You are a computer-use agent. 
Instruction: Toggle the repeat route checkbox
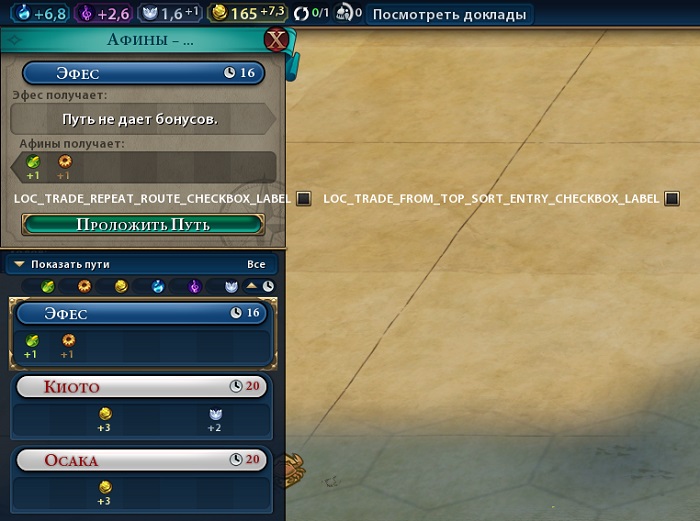click(303, 198)
